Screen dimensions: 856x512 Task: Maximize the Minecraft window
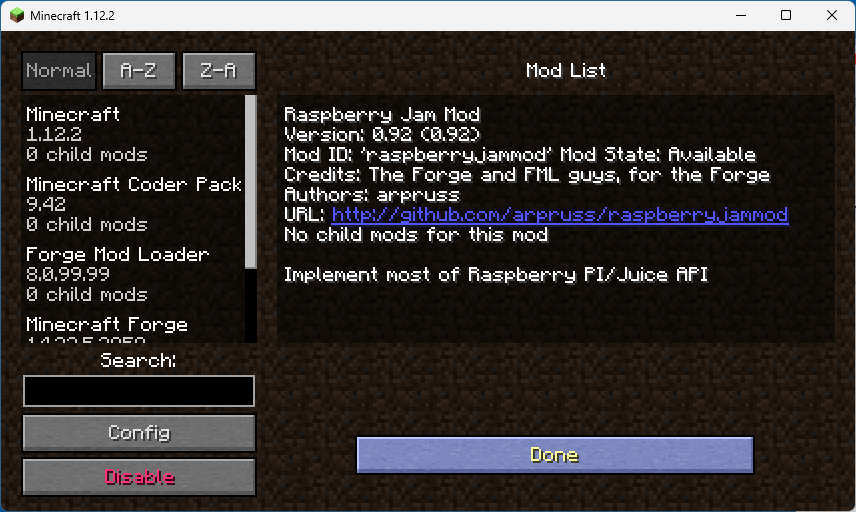coord(786,15)
